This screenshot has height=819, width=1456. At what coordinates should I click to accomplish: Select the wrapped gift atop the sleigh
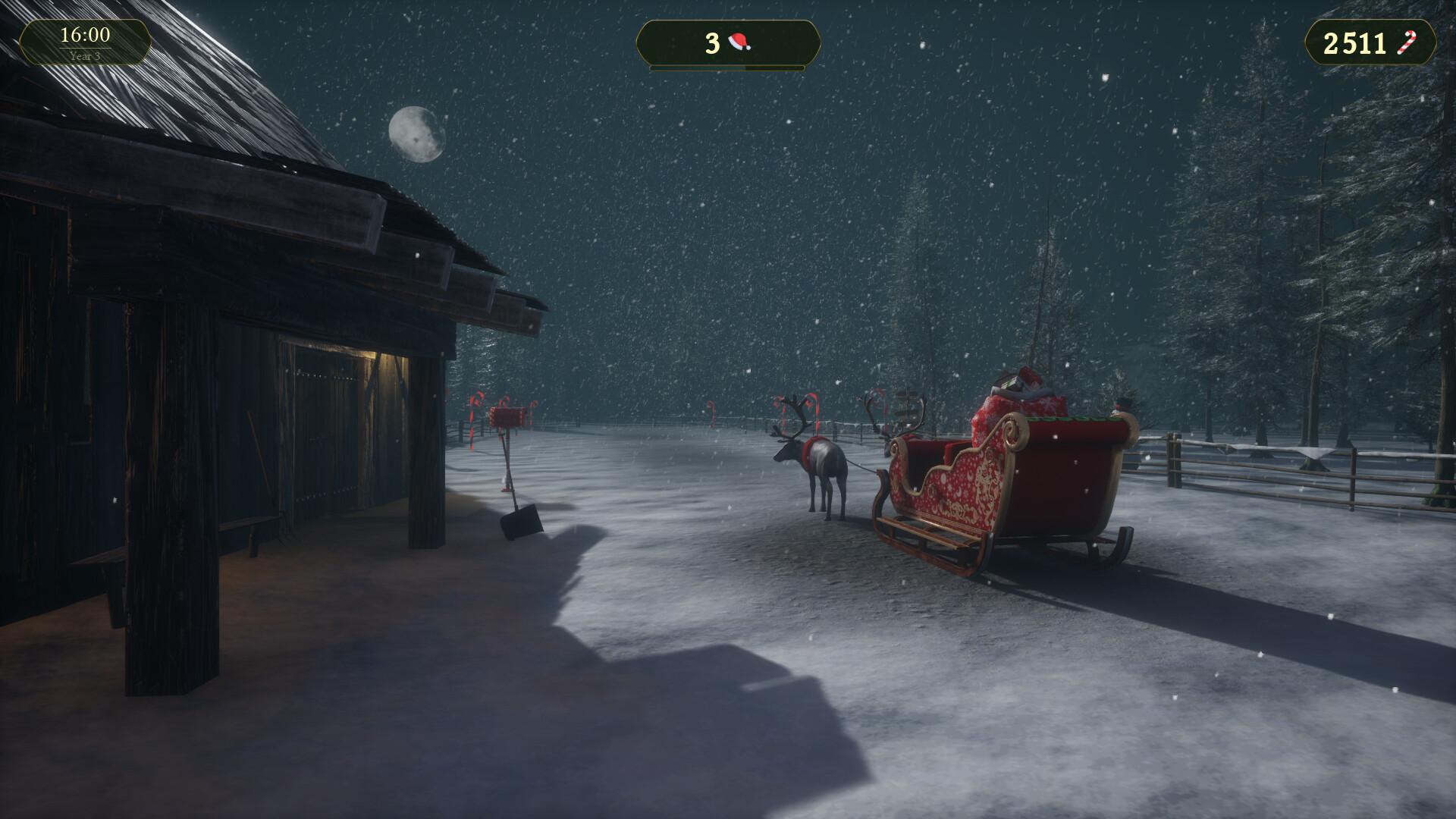tap(1028, 378)
